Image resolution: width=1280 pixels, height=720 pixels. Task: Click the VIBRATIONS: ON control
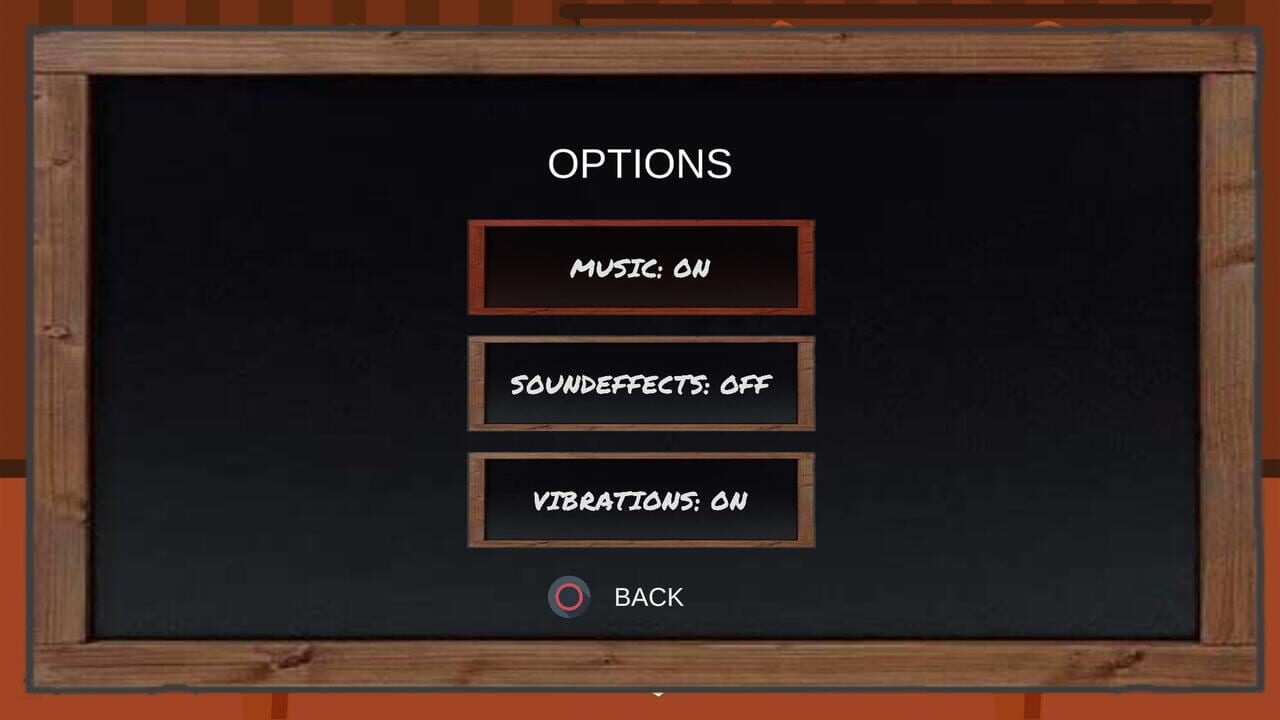point(640,500)
